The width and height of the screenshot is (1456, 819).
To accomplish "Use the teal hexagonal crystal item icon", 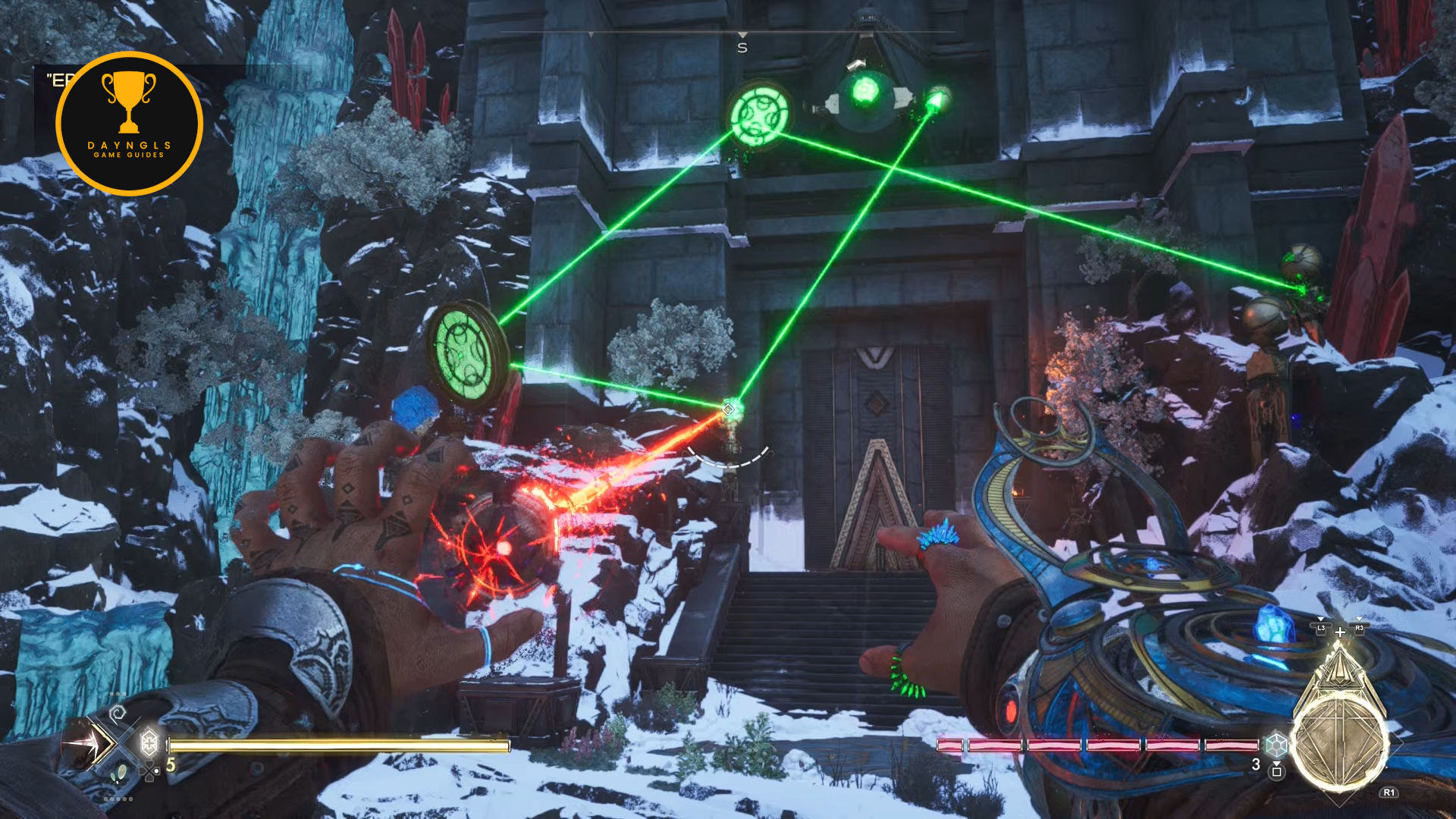I will pyautogui.click(x=1276, y=745).
